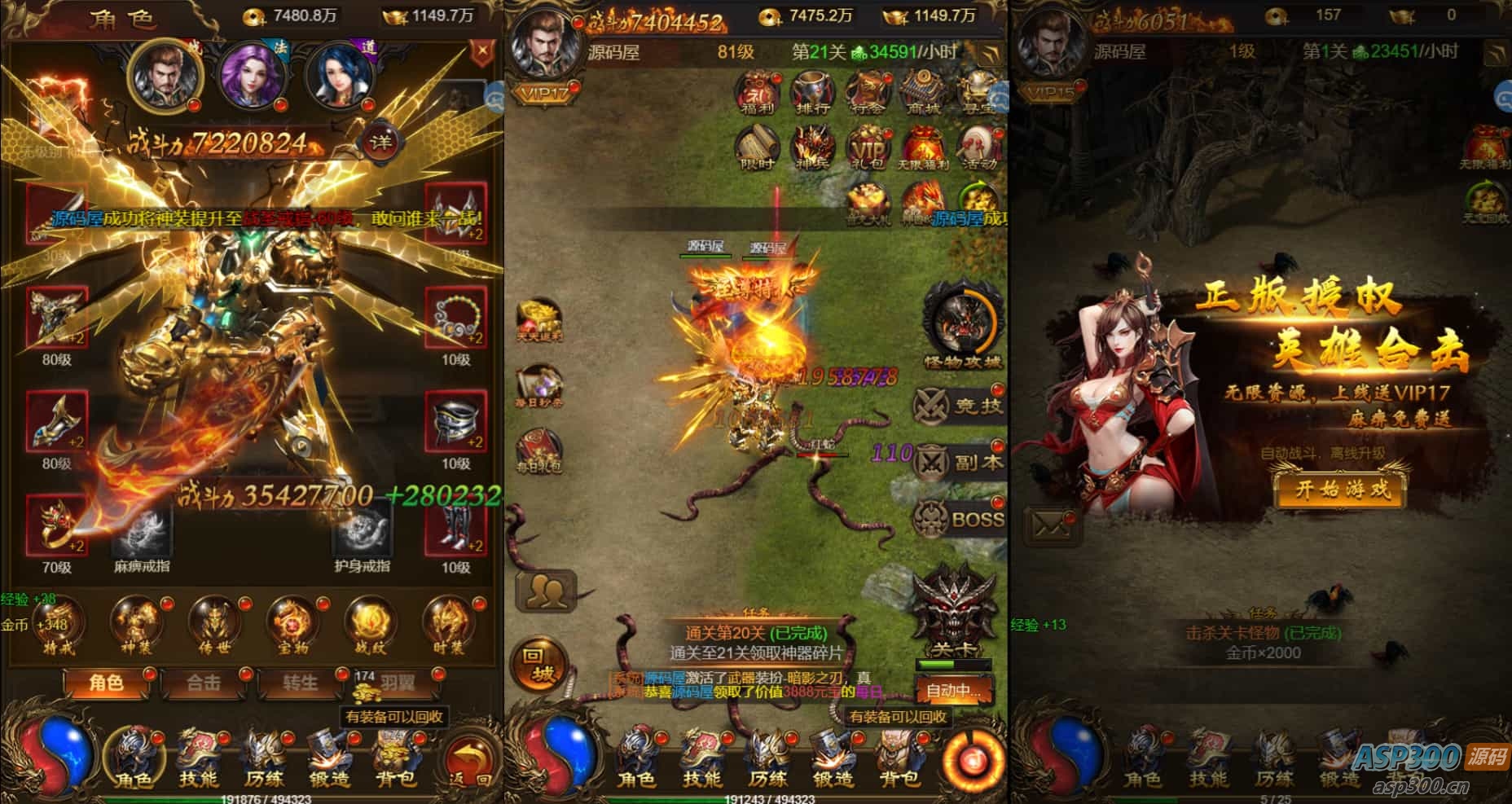This screenshot has height=804, width=1512.
Task: Start the game with 开始游戏 button
Action: 1342,490
